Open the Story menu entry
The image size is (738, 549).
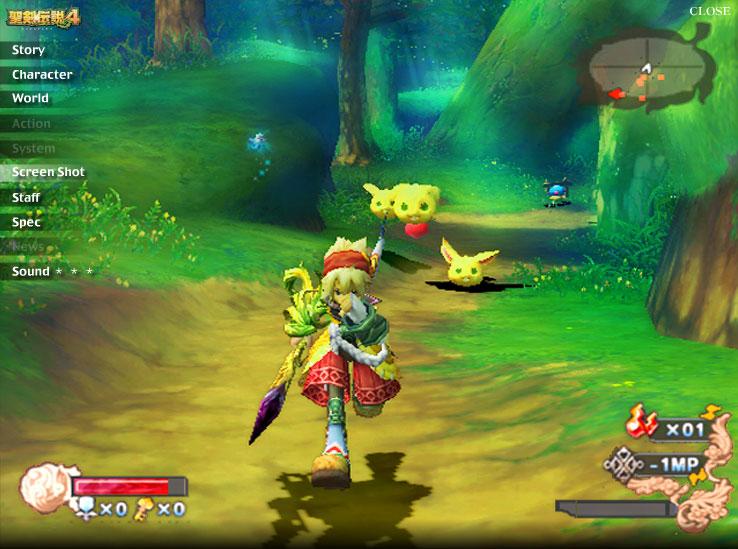28,50
